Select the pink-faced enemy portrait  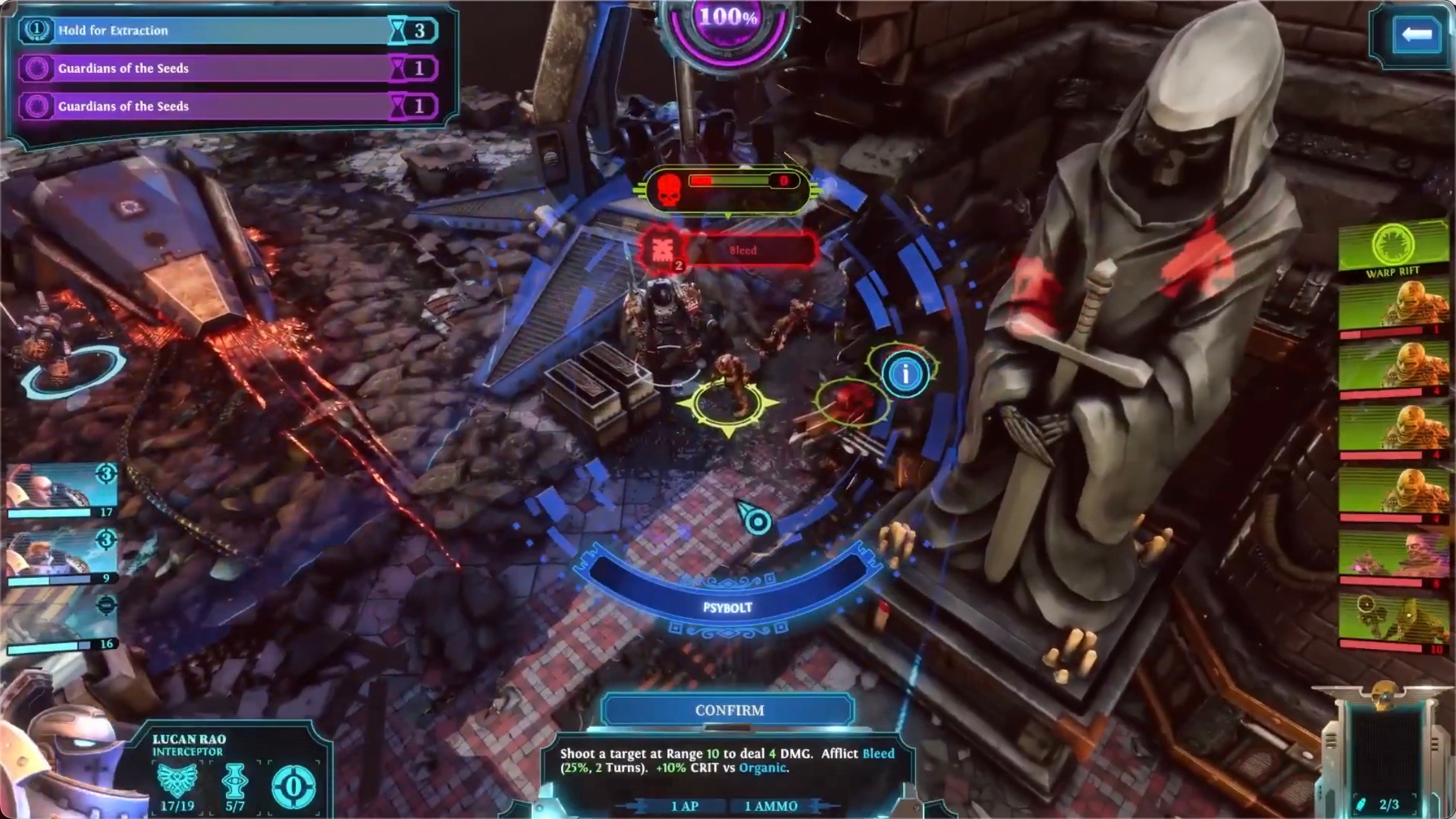(1394, 557)
